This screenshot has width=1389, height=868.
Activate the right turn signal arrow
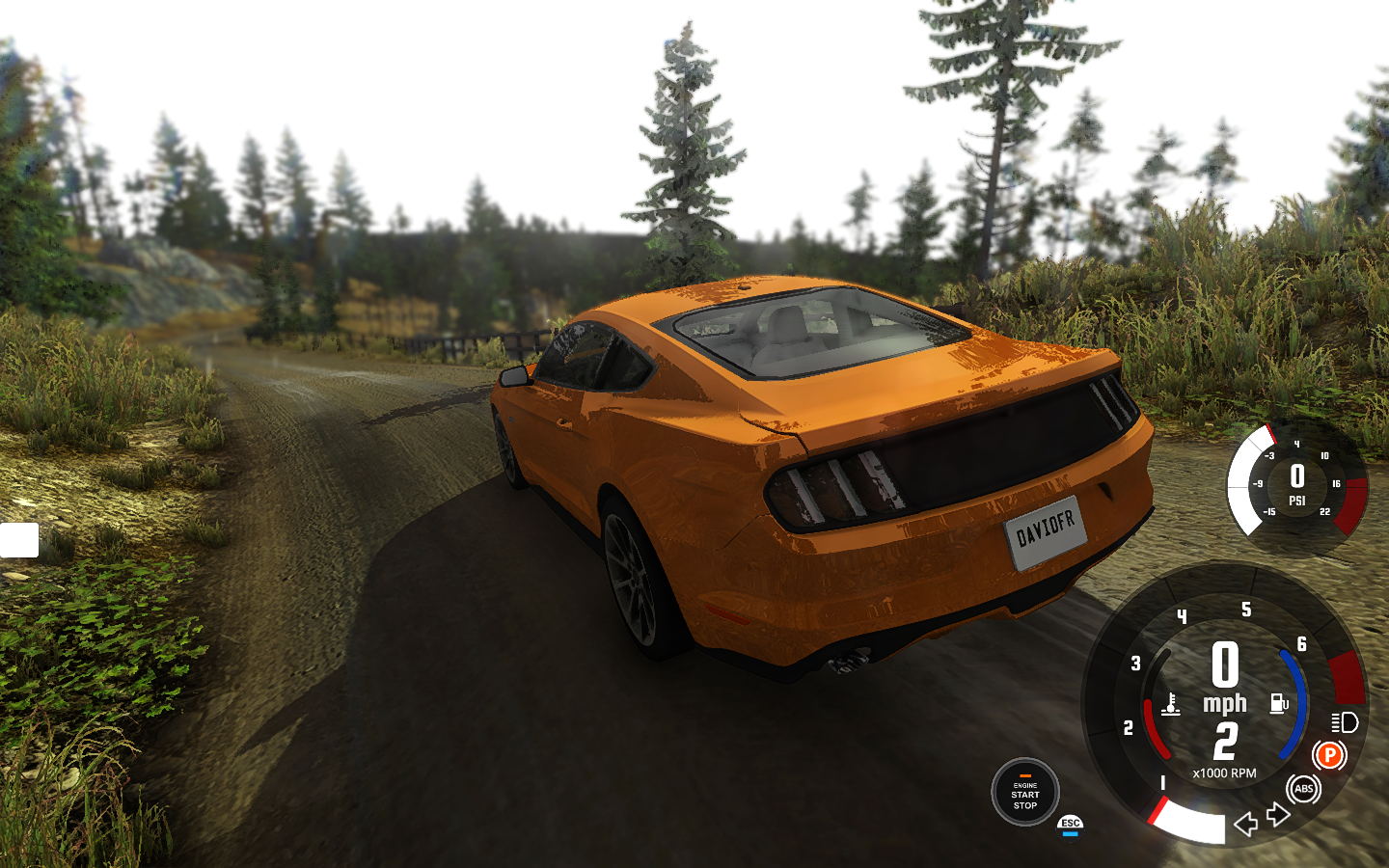(1279, 815)
